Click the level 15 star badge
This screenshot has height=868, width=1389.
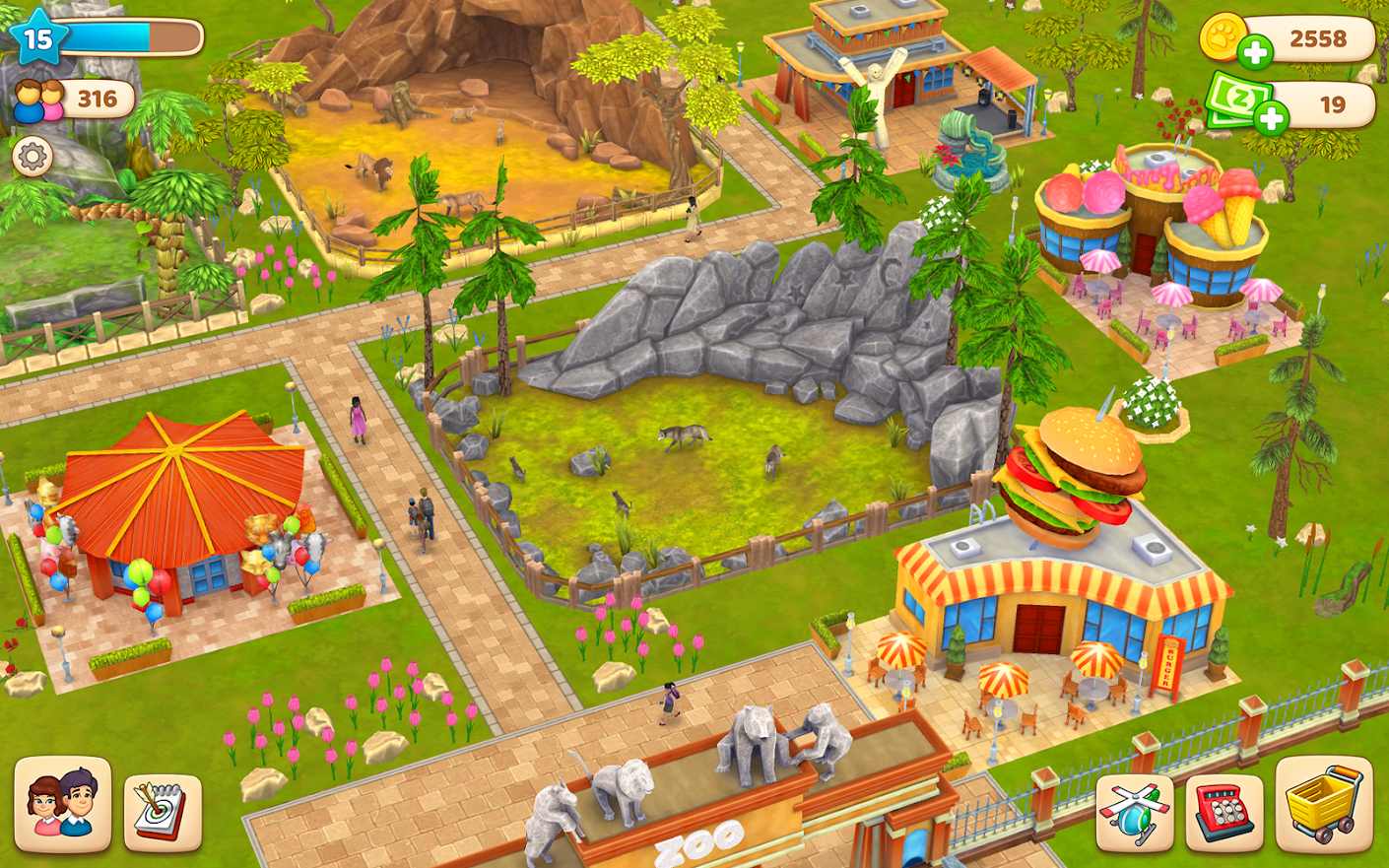coord(37,35)
